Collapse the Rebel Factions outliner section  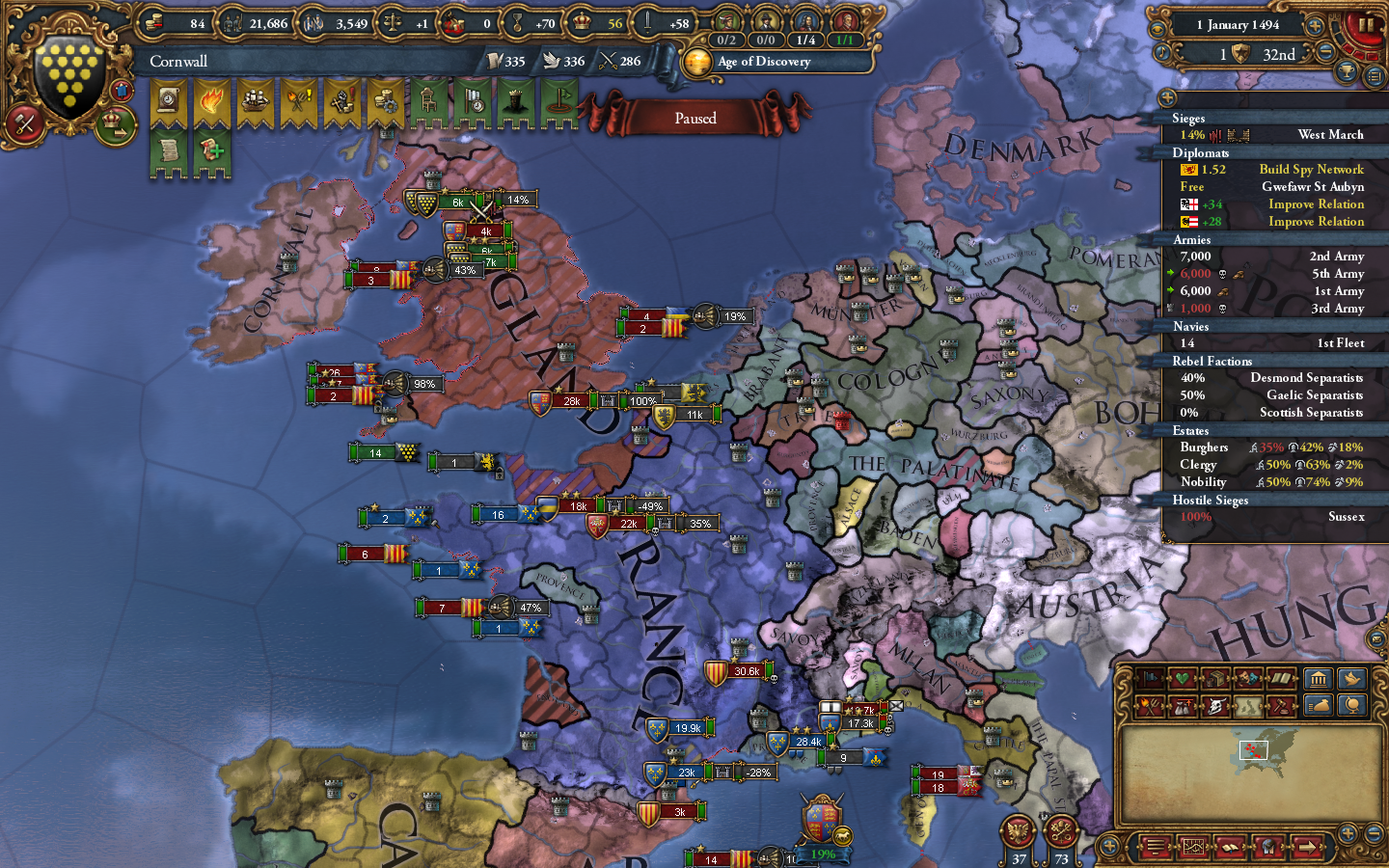tap(1212, 361)
